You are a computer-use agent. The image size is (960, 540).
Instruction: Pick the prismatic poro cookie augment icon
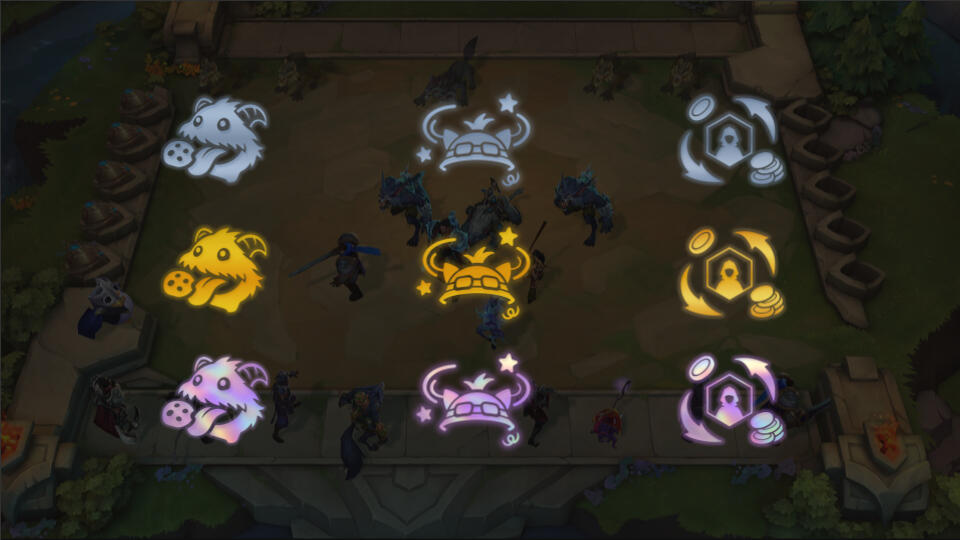click(216, 398)
